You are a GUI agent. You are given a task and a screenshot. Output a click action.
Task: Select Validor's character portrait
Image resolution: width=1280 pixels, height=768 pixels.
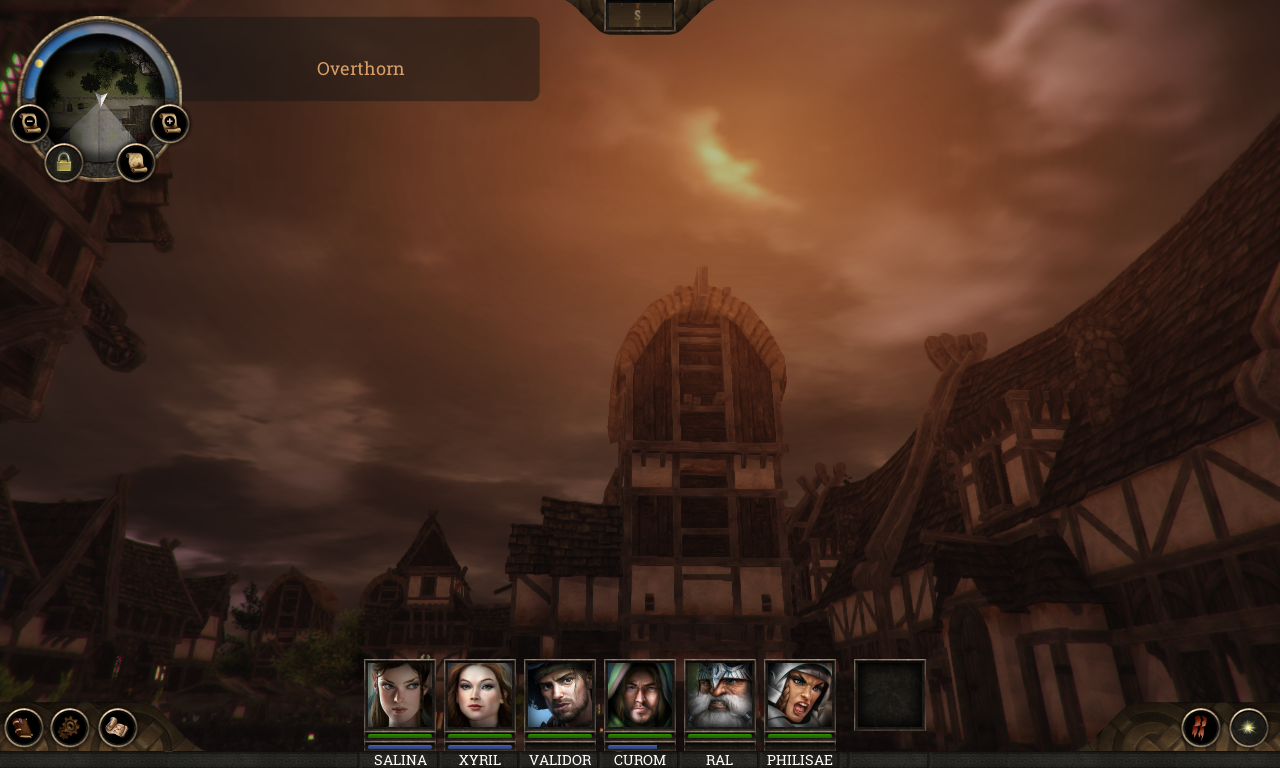559,696
